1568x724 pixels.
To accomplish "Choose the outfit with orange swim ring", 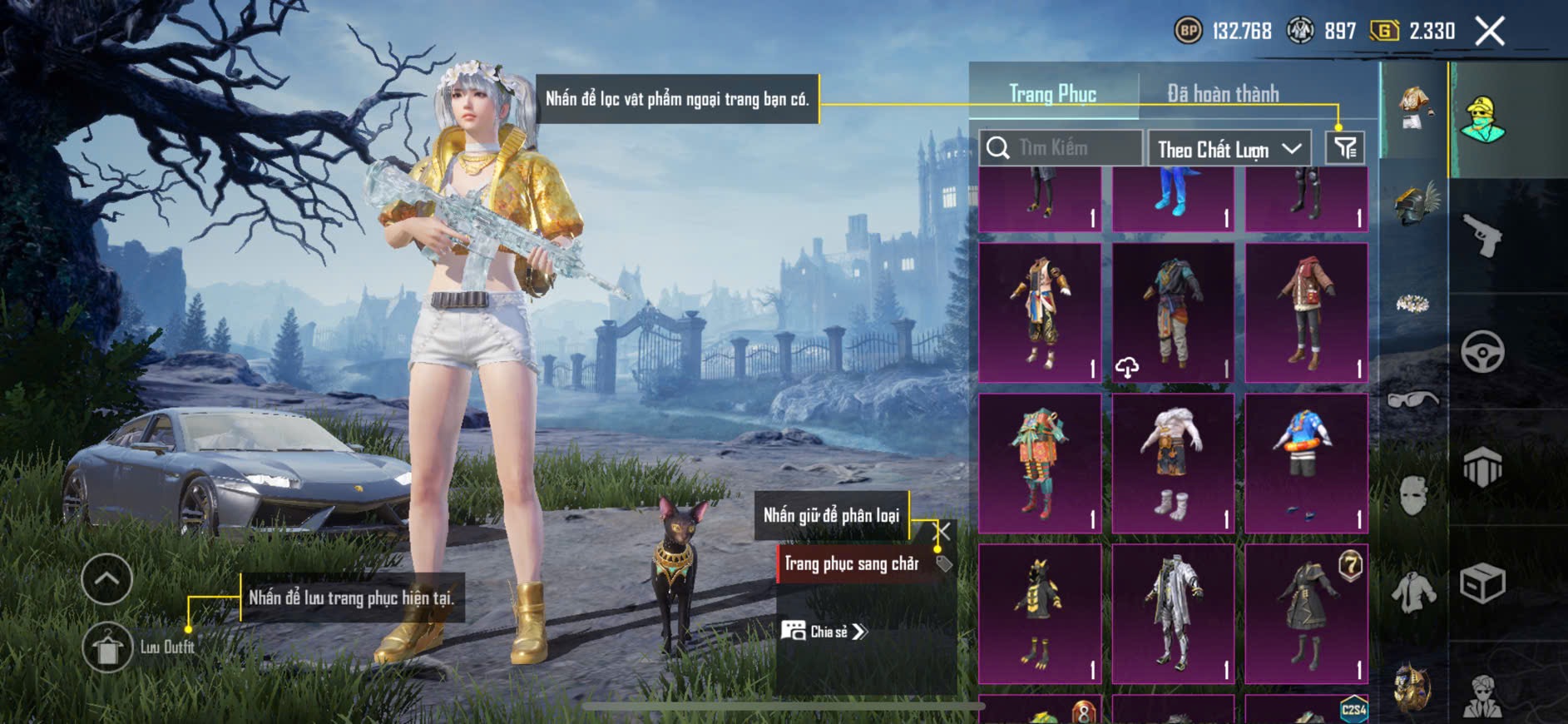I will pyautogui.click(x=1306, y=464).
